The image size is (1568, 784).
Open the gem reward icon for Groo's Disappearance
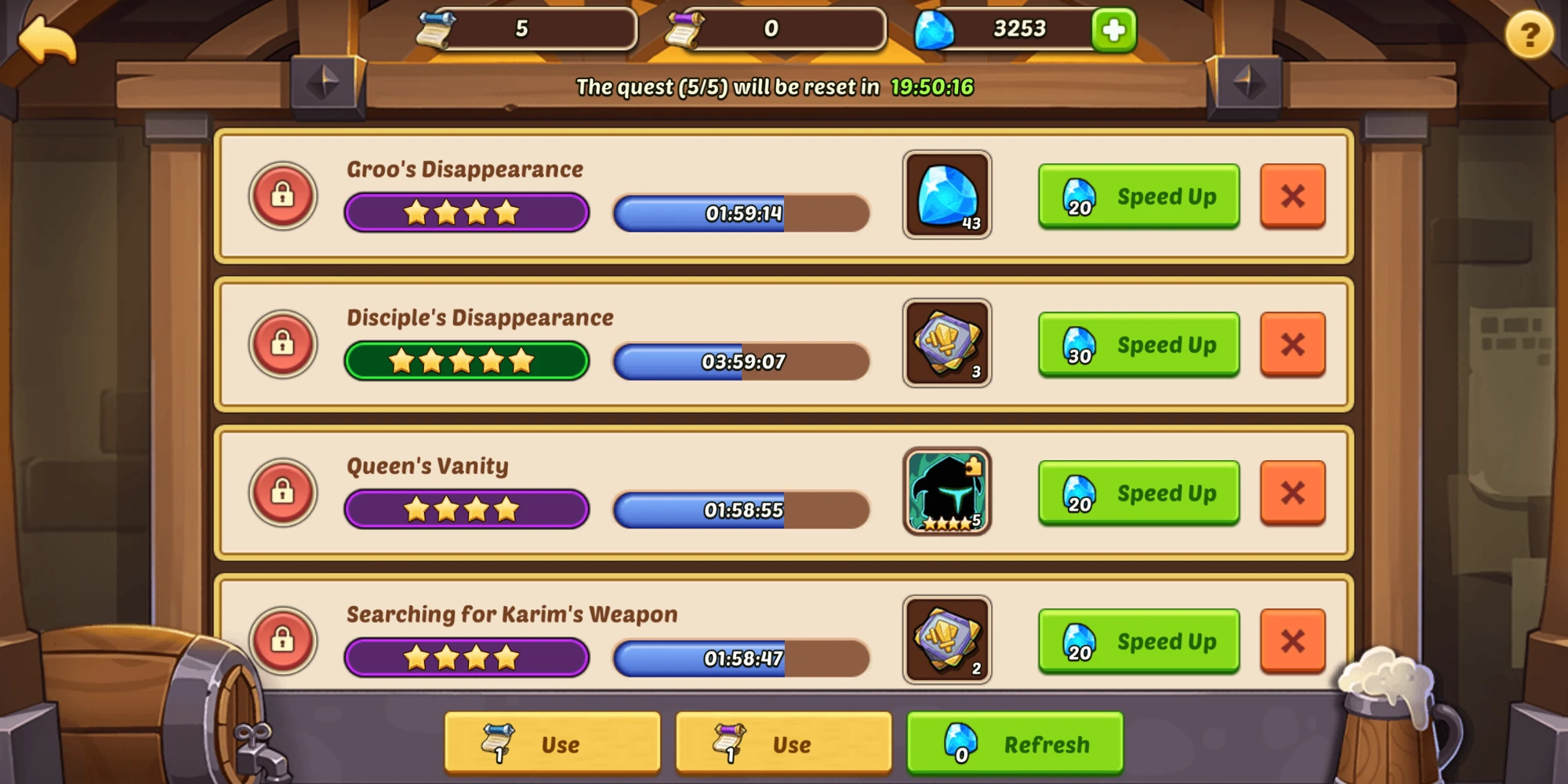pos(947,195)
